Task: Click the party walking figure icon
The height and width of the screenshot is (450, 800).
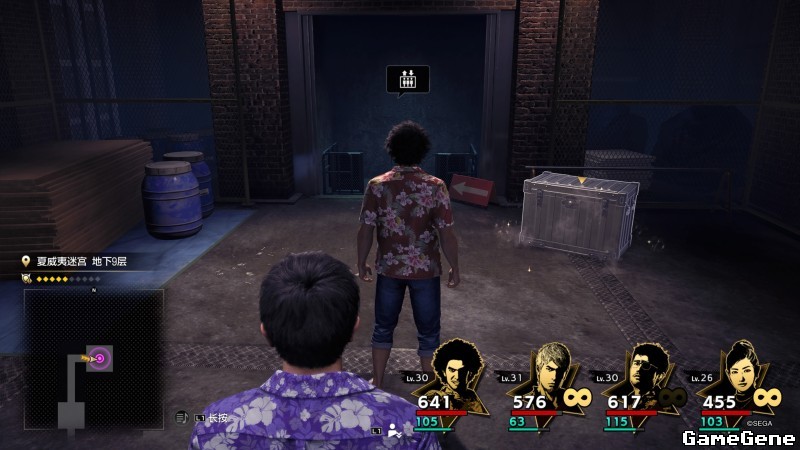Action: [x=394, y=431]
